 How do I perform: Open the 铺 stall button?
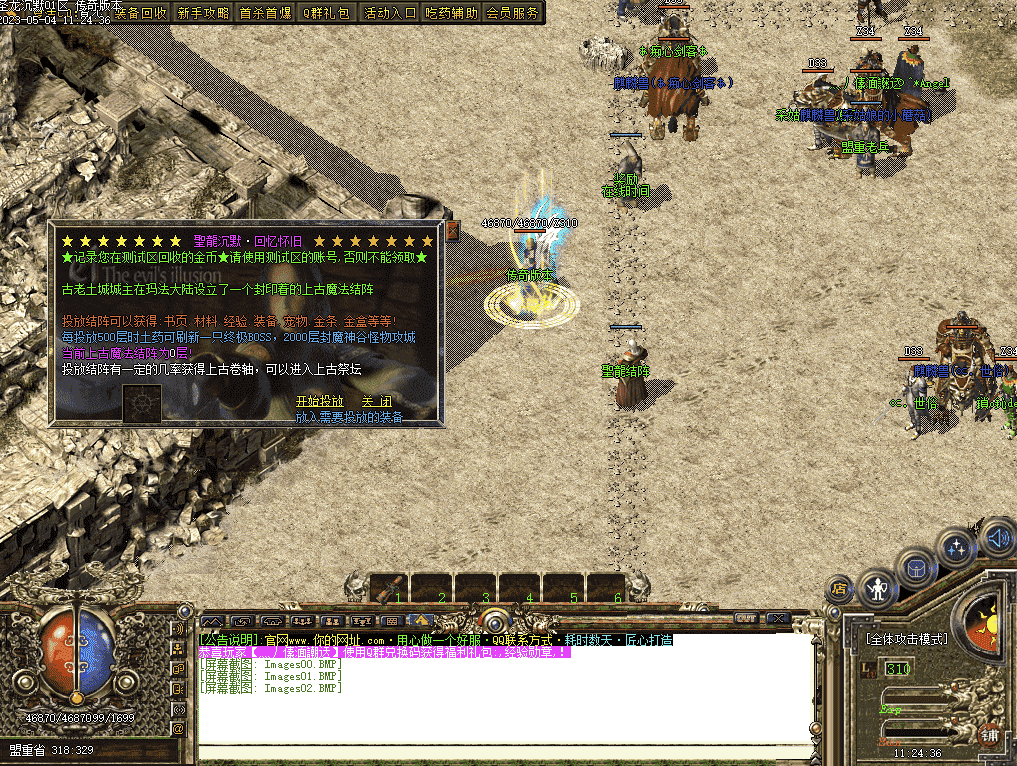click(989, 735)
